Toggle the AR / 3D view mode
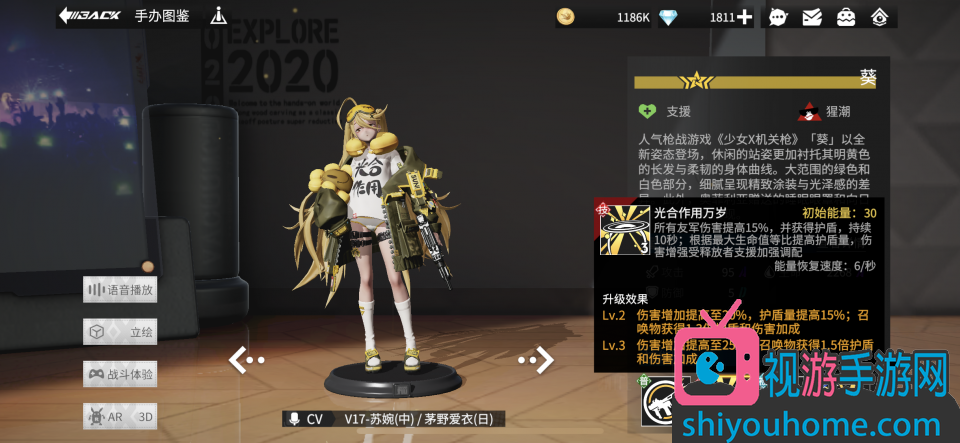Image resolution: width=960 pixels, height=443 pixels. [x=121, y=416]
